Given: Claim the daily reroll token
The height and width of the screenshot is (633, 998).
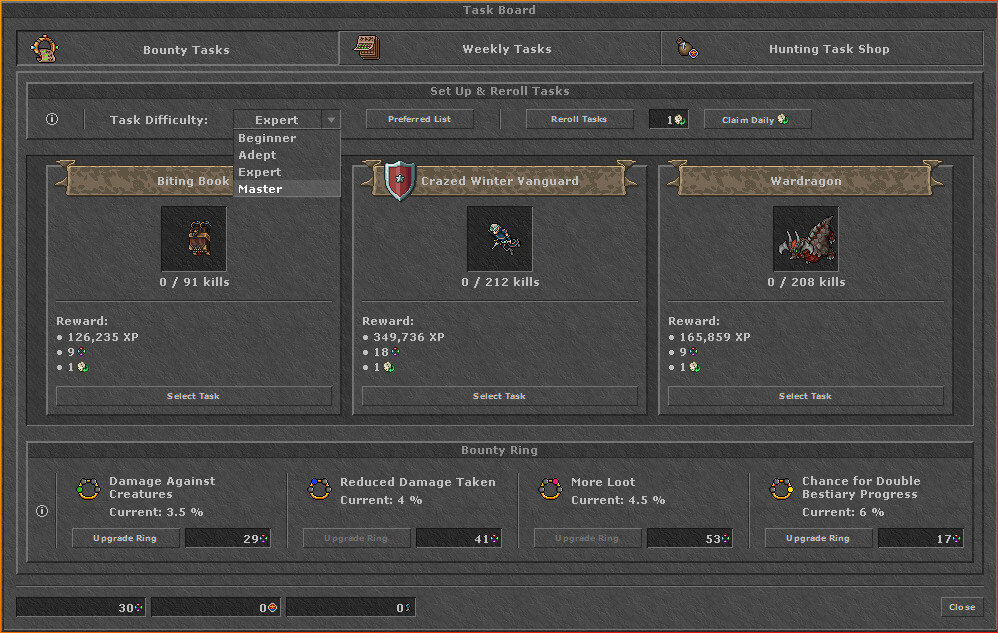Looking at the screenshot, I should [x=757, y=120].
